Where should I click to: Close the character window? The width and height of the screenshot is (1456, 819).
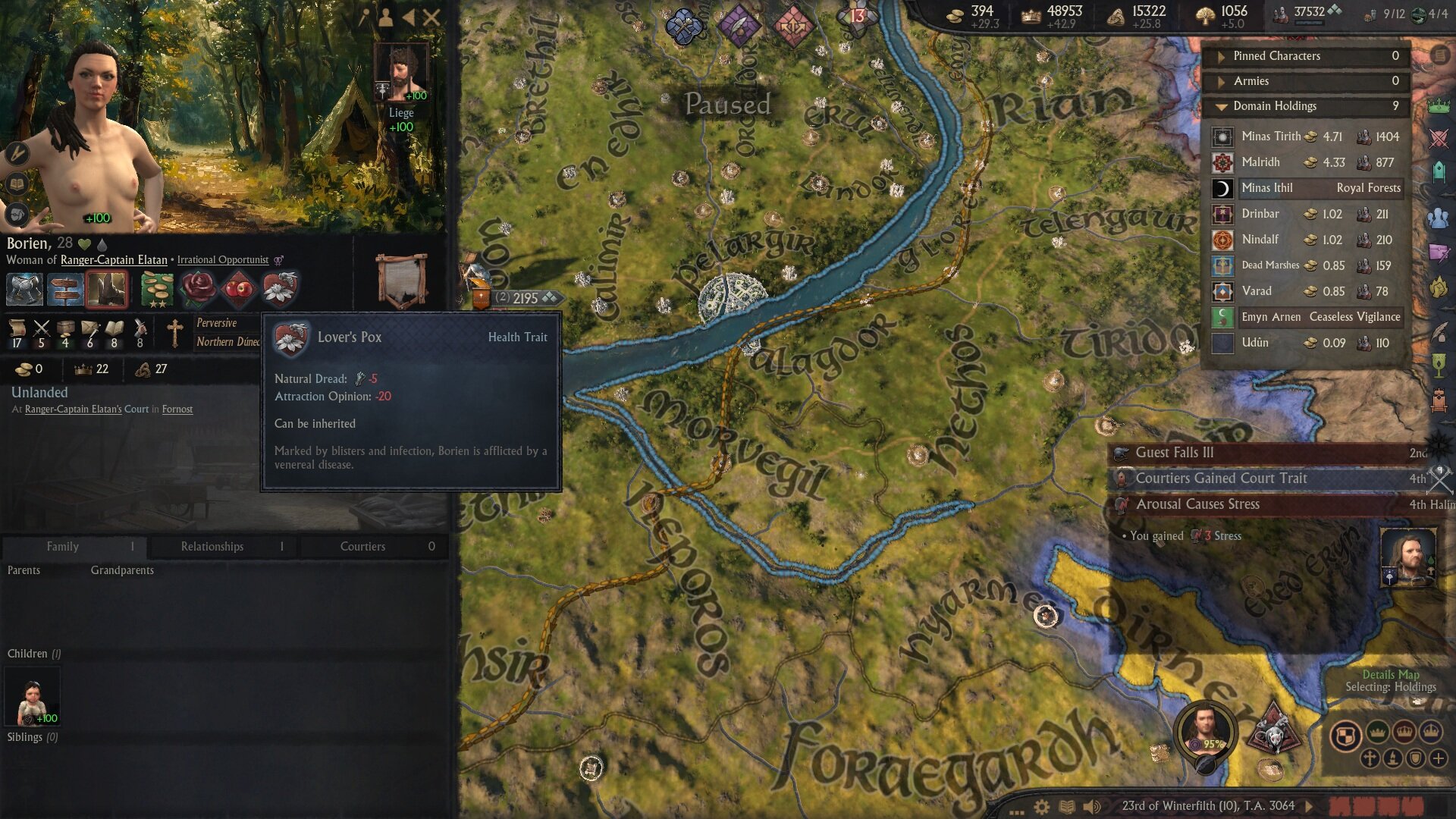431,17
